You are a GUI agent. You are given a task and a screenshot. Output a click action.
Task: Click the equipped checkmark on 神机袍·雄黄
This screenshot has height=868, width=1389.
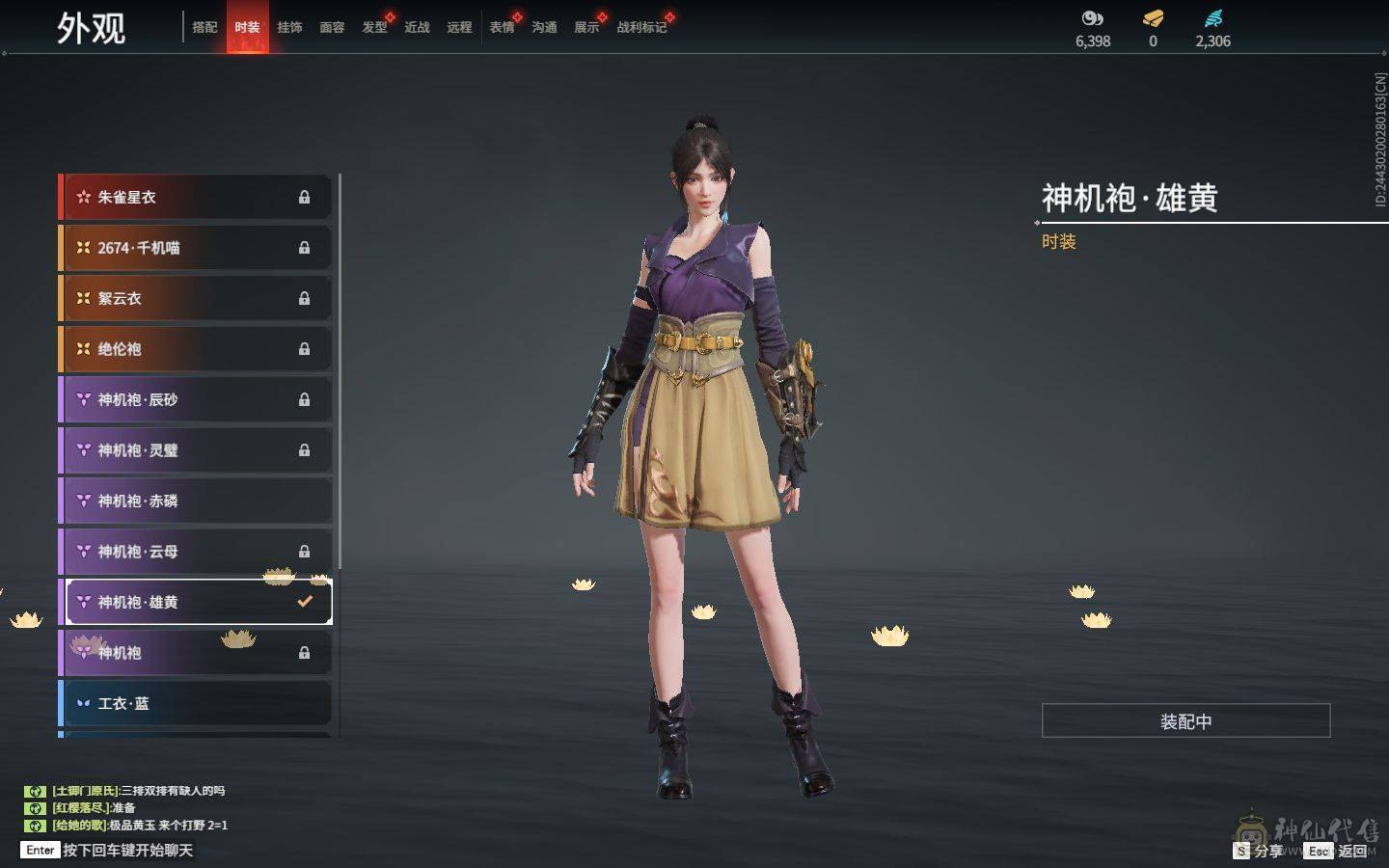306,601
